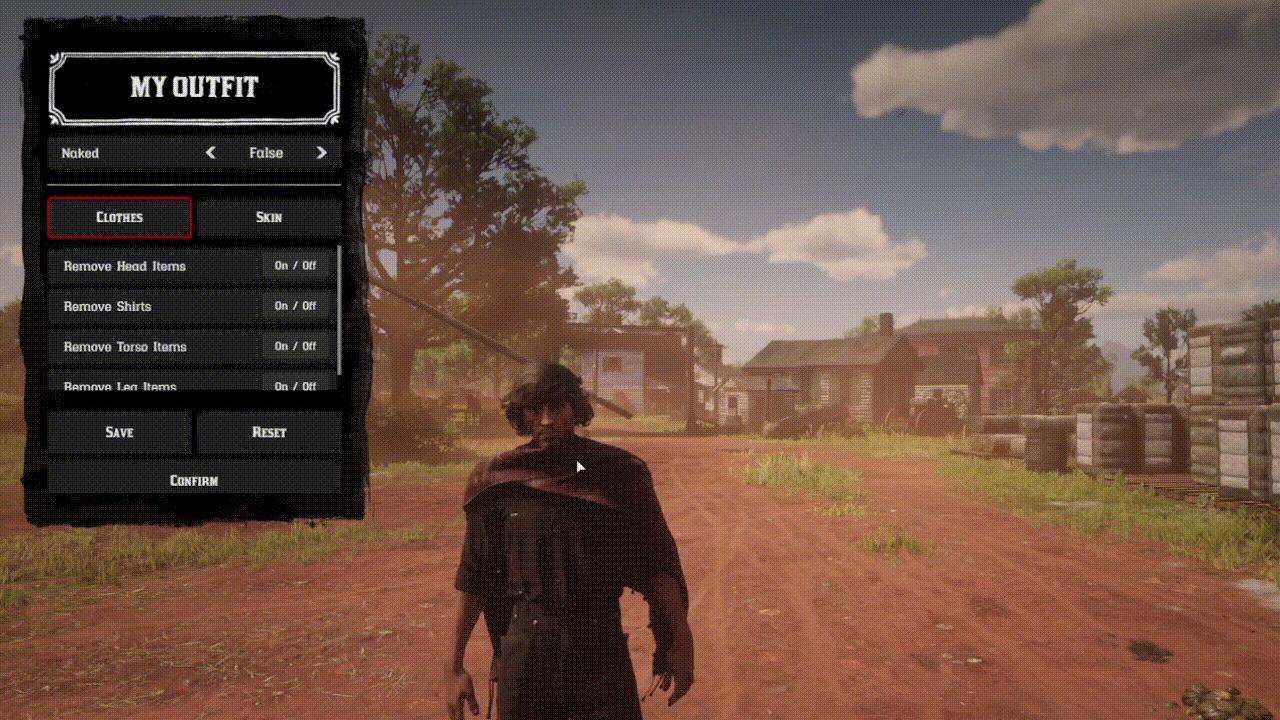Toggle Remove Shirts On / Off
1280x720 pixels.
tap(295, 306)
